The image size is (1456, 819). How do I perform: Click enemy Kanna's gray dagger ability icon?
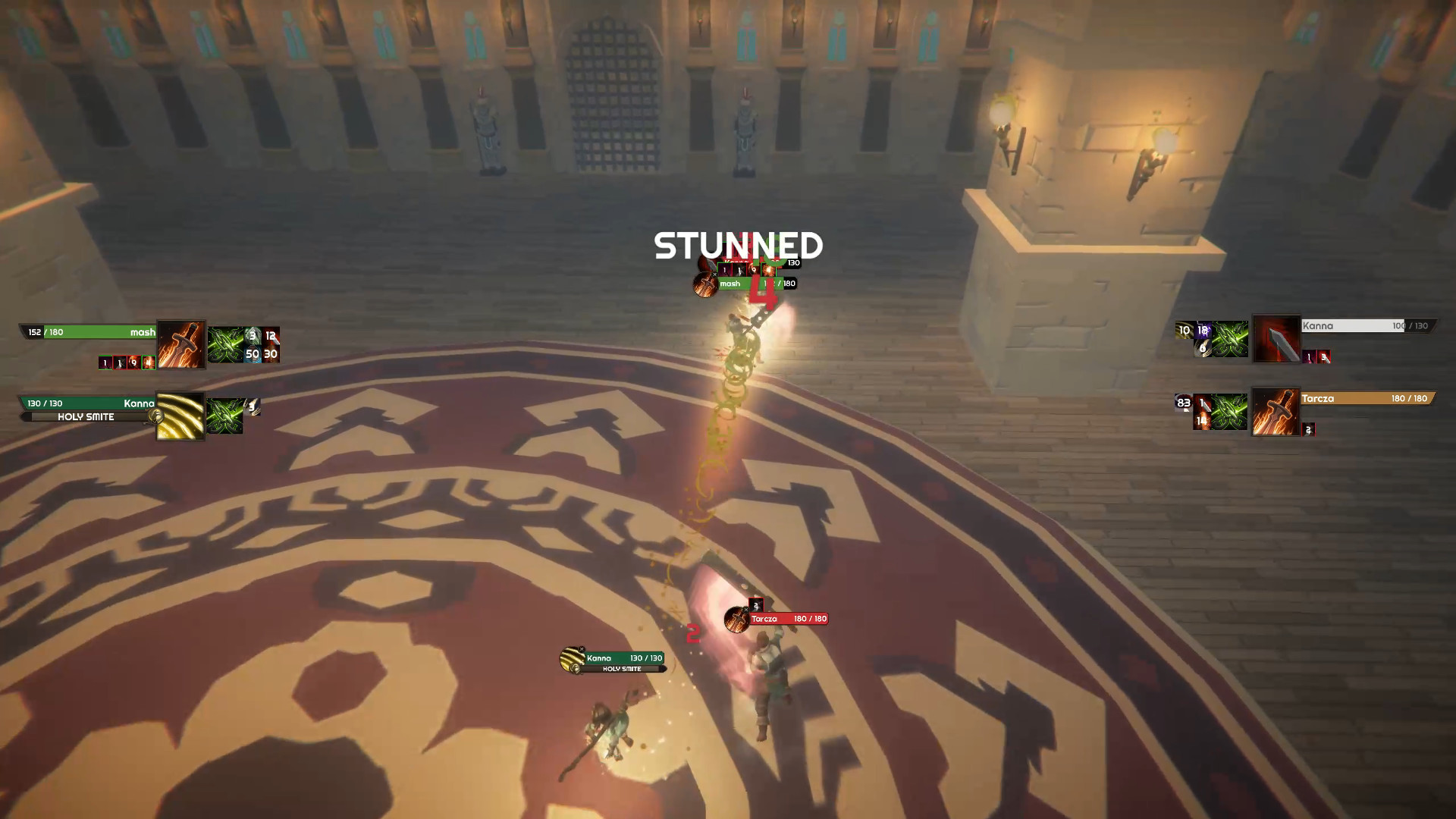[1278, 339]
